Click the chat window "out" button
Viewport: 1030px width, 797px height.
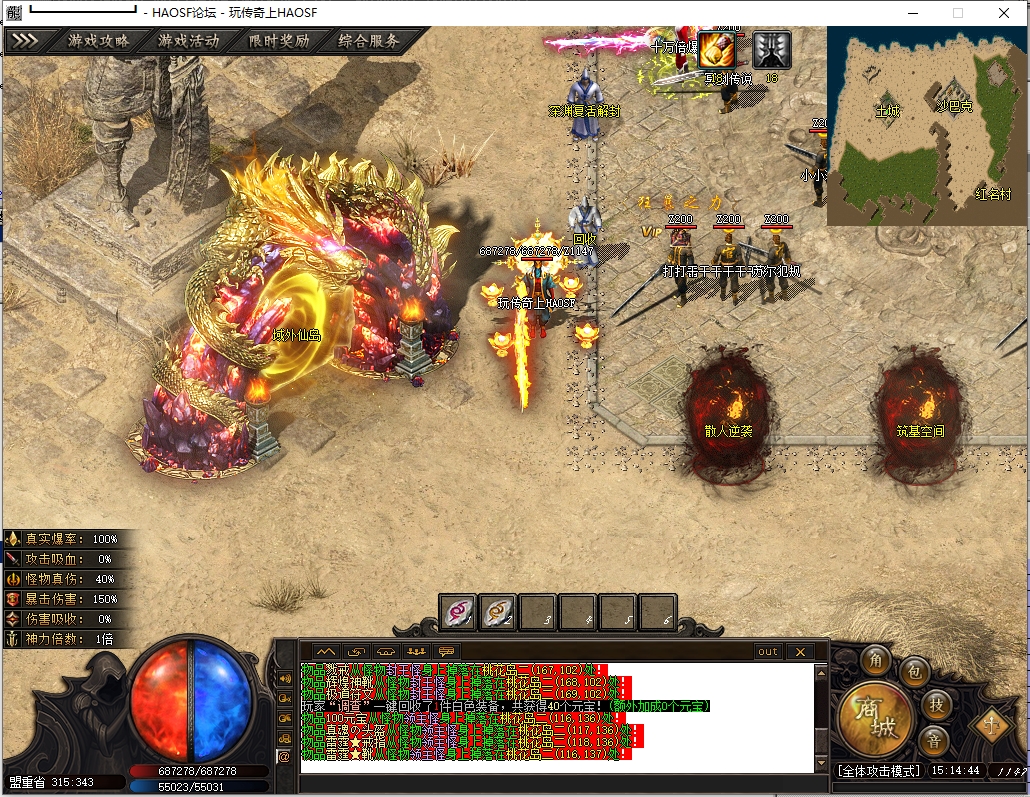coord(767,652)
